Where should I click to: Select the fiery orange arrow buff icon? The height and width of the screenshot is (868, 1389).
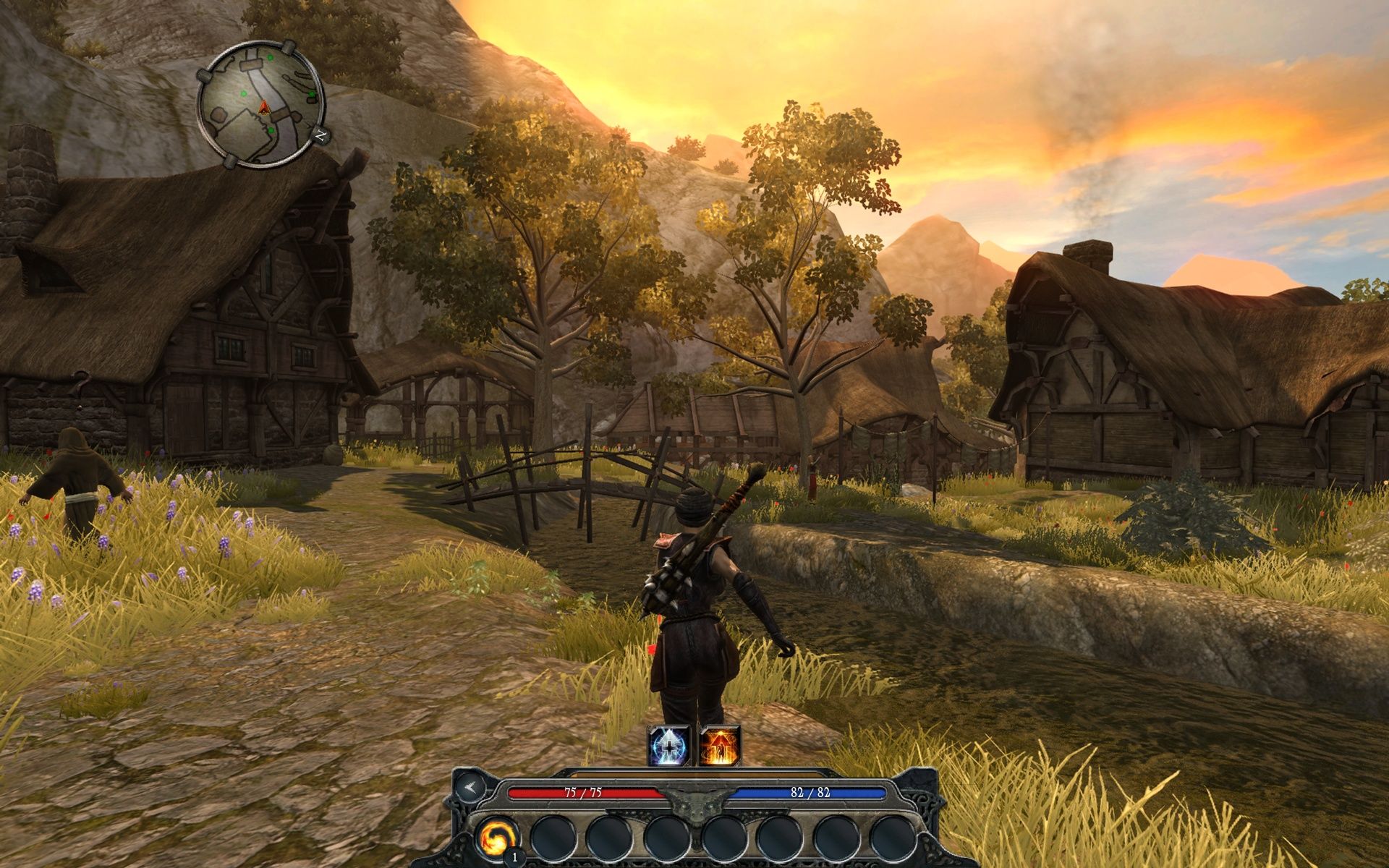(x=721, y=746)
